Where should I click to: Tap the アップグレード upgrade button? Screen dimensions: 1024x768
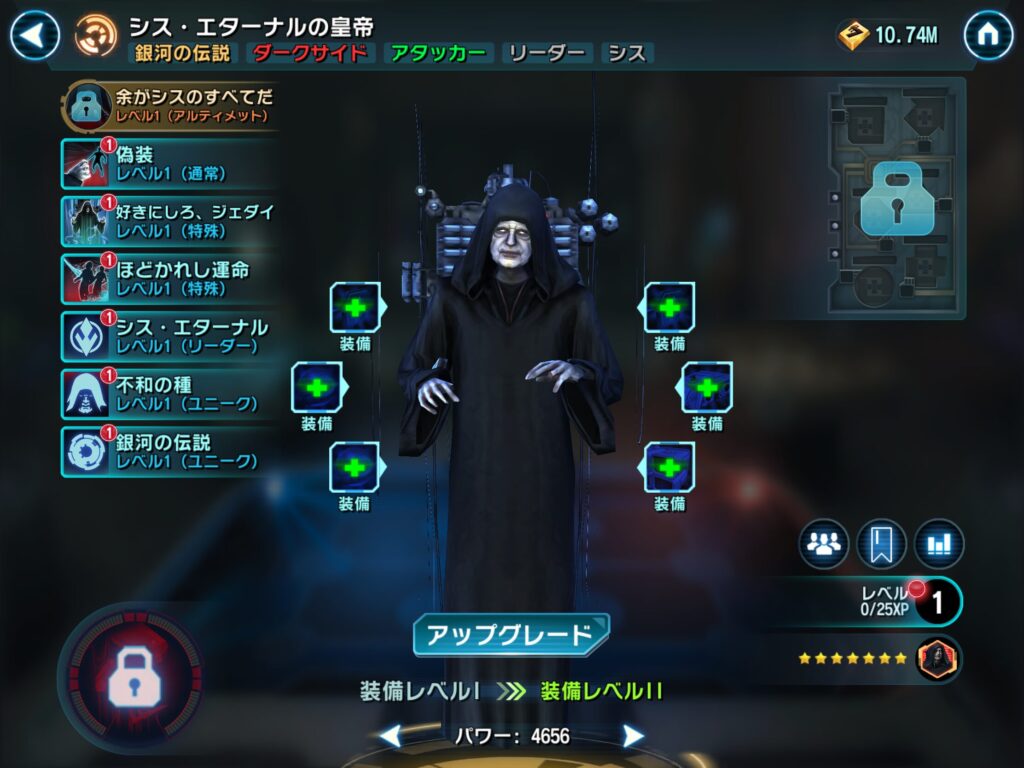click(511, 635)
